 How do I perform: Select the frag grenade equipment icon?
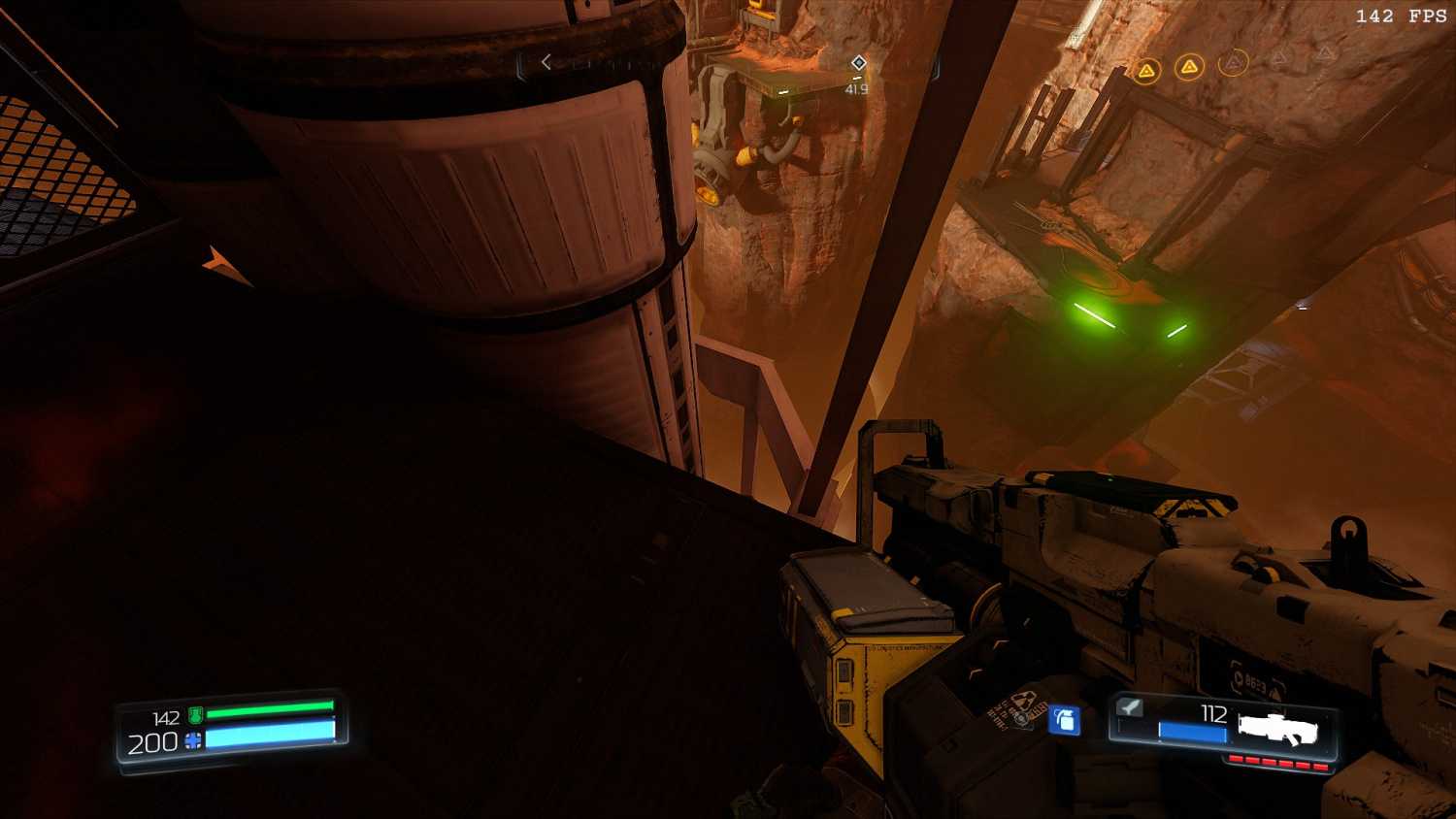click(x=1065, y=719)
